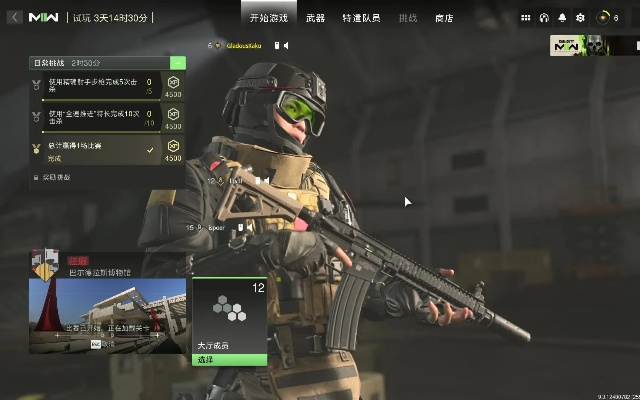Open the grid menu icon
Viewport: 640px width, 400px height.
click(526, 18)
